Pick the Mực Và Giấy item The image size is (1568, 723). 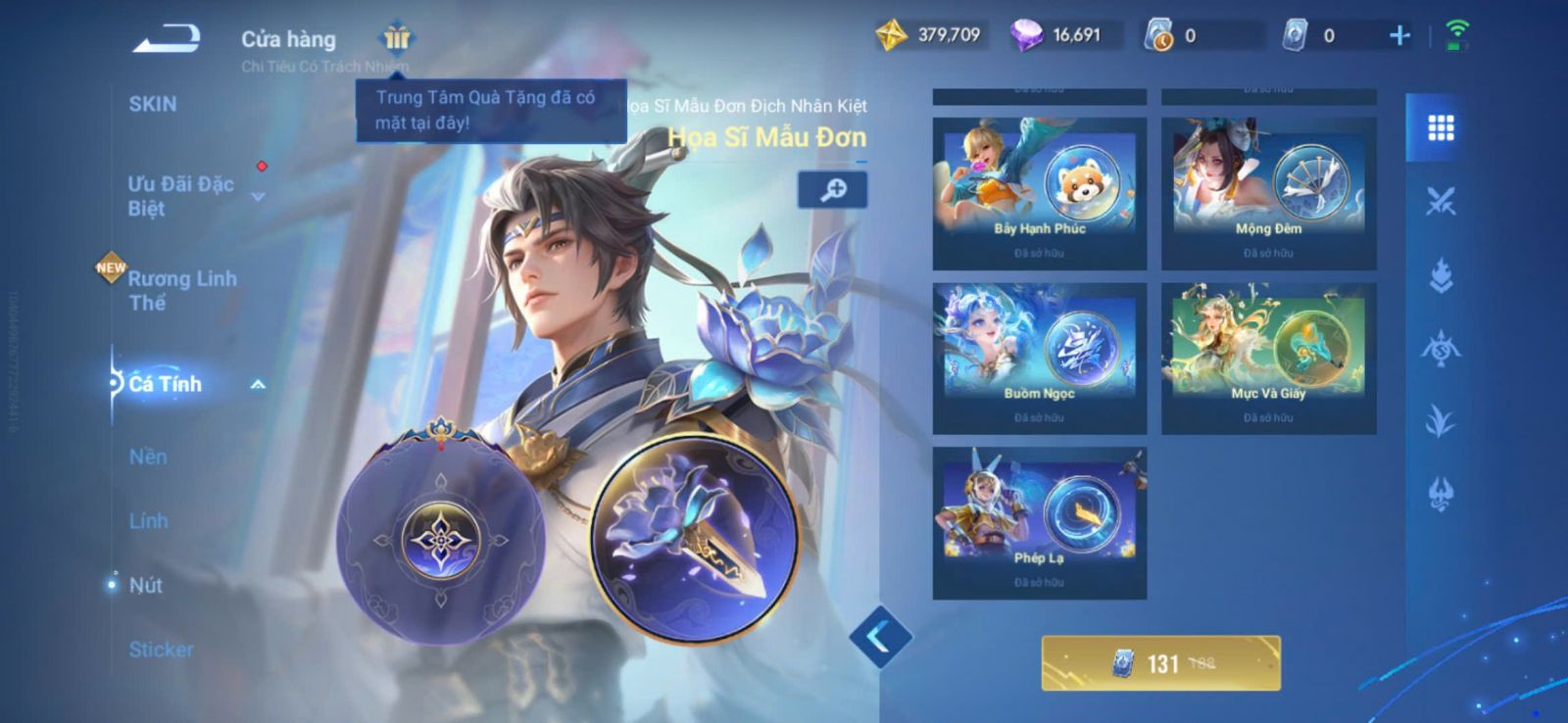1268,358
